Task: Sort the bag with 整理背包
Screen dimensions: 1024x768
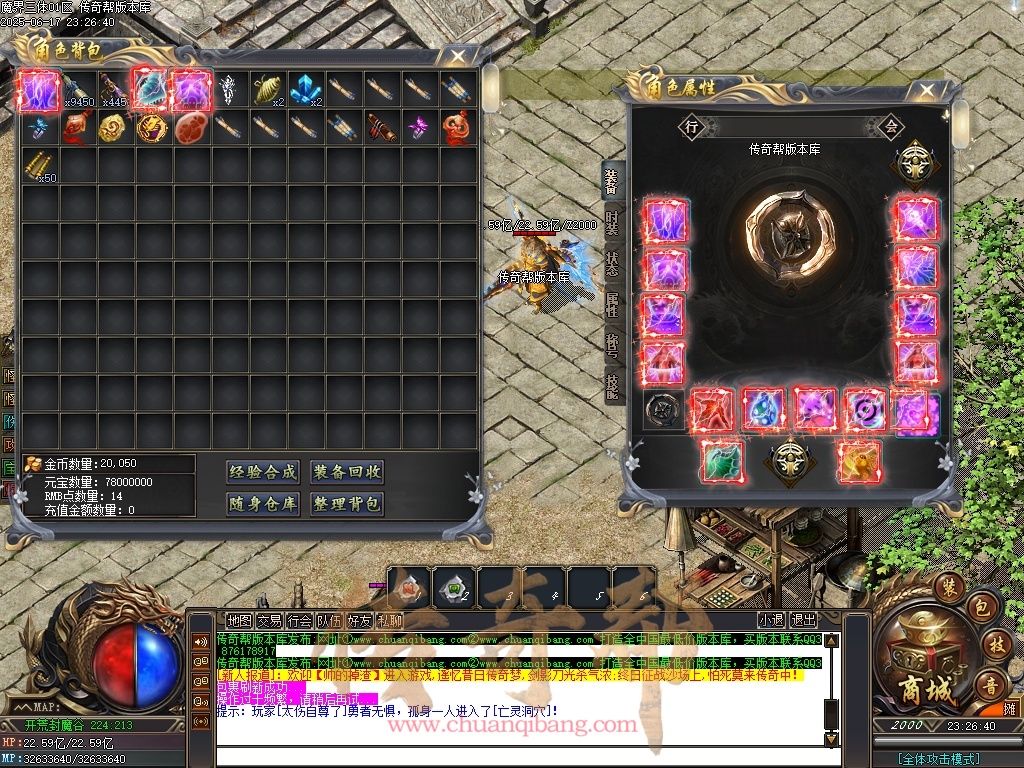Action: tap(347, 504)
